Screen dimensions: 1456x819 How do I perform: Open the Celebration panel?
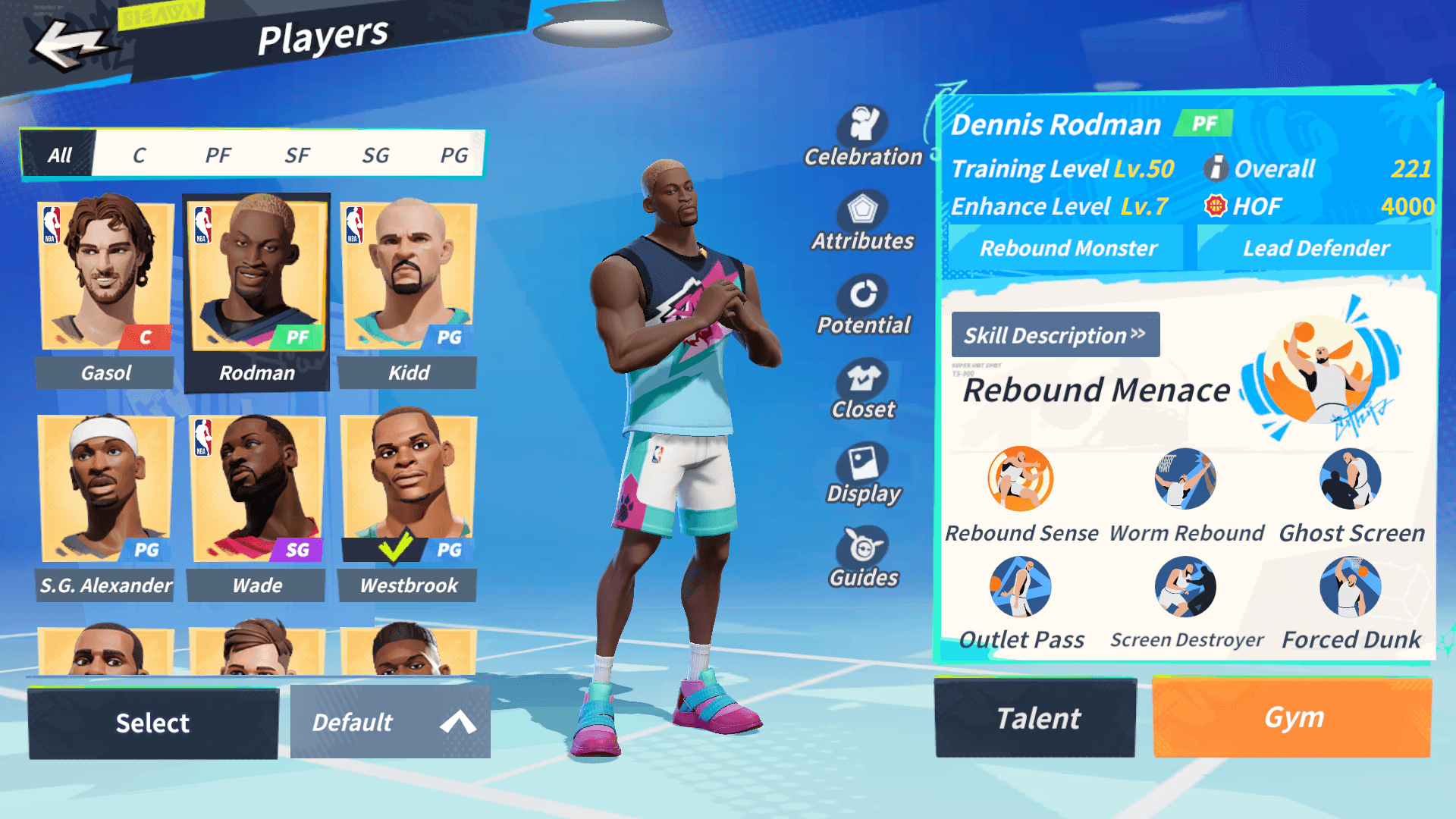pos(863,124)
